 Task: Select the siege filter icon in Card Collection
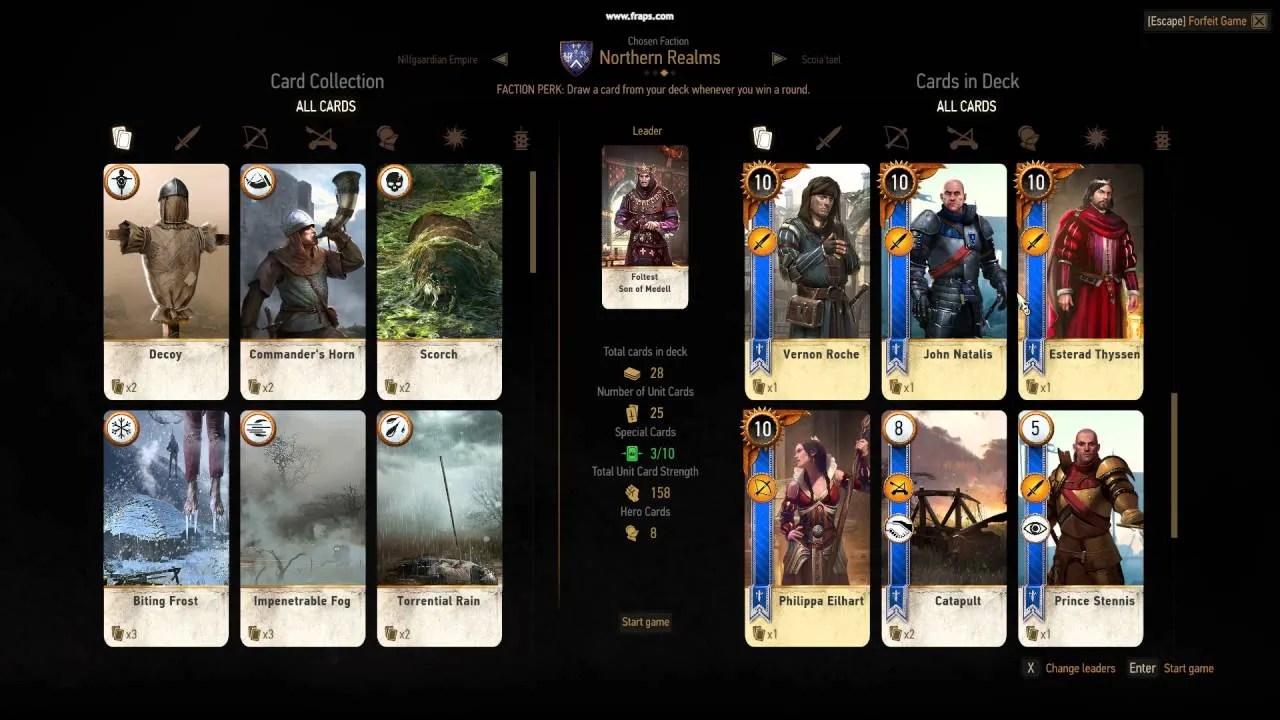point(320,138)
